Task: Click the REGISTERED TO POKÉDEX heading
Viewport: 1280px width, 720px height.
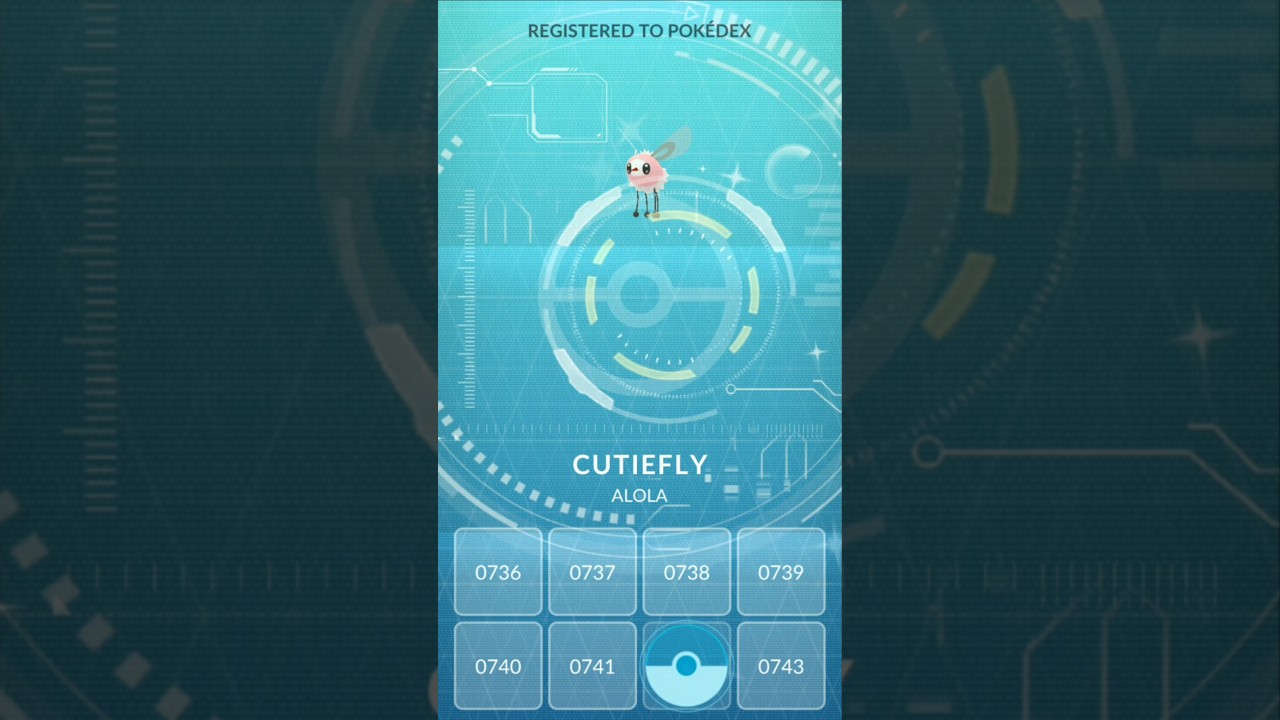Action: pyautogui.click(x=640, y=31)
